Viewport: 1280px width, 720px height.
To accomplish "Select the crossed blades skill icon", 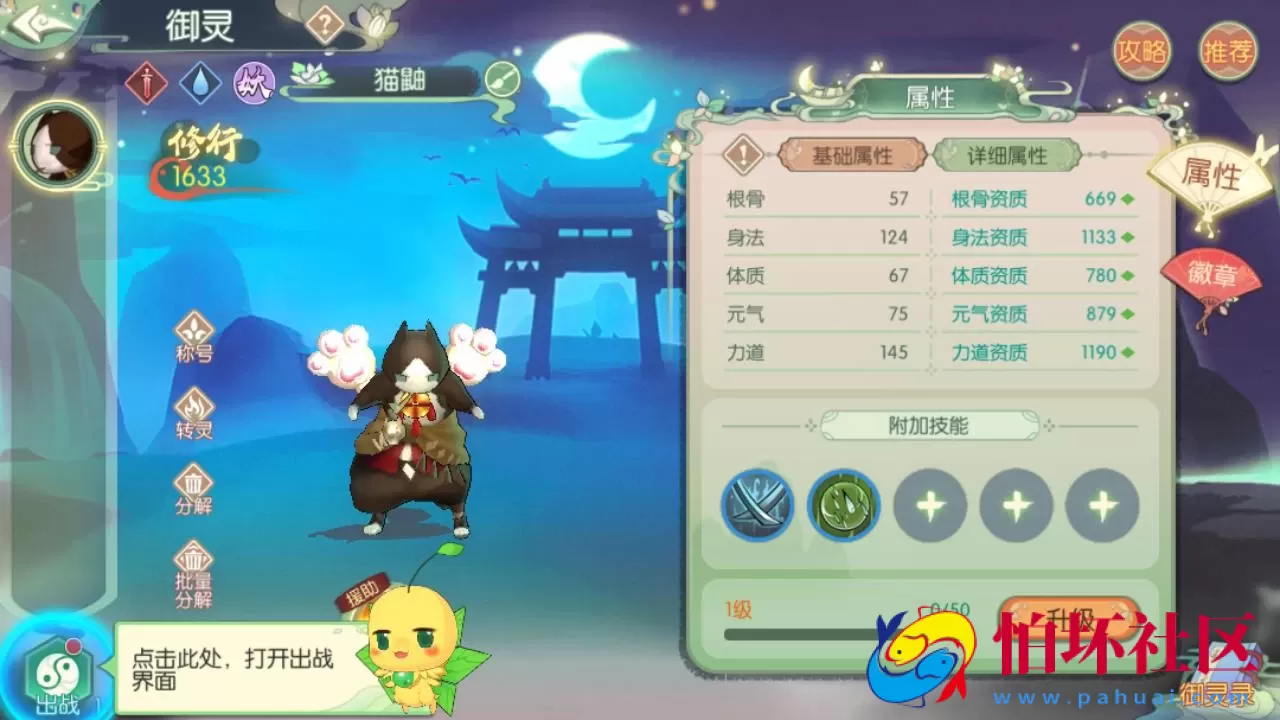I will (x=757, y=505).
